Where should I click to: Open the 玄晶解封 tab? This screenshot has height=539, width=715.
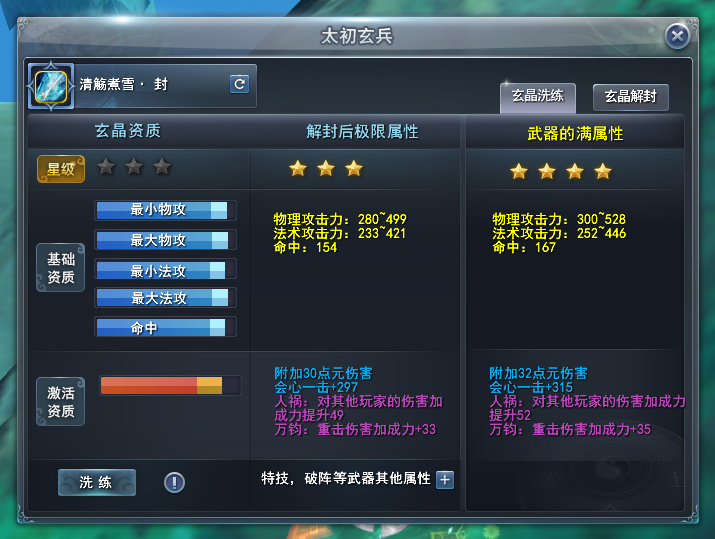(x=630, y=97)
